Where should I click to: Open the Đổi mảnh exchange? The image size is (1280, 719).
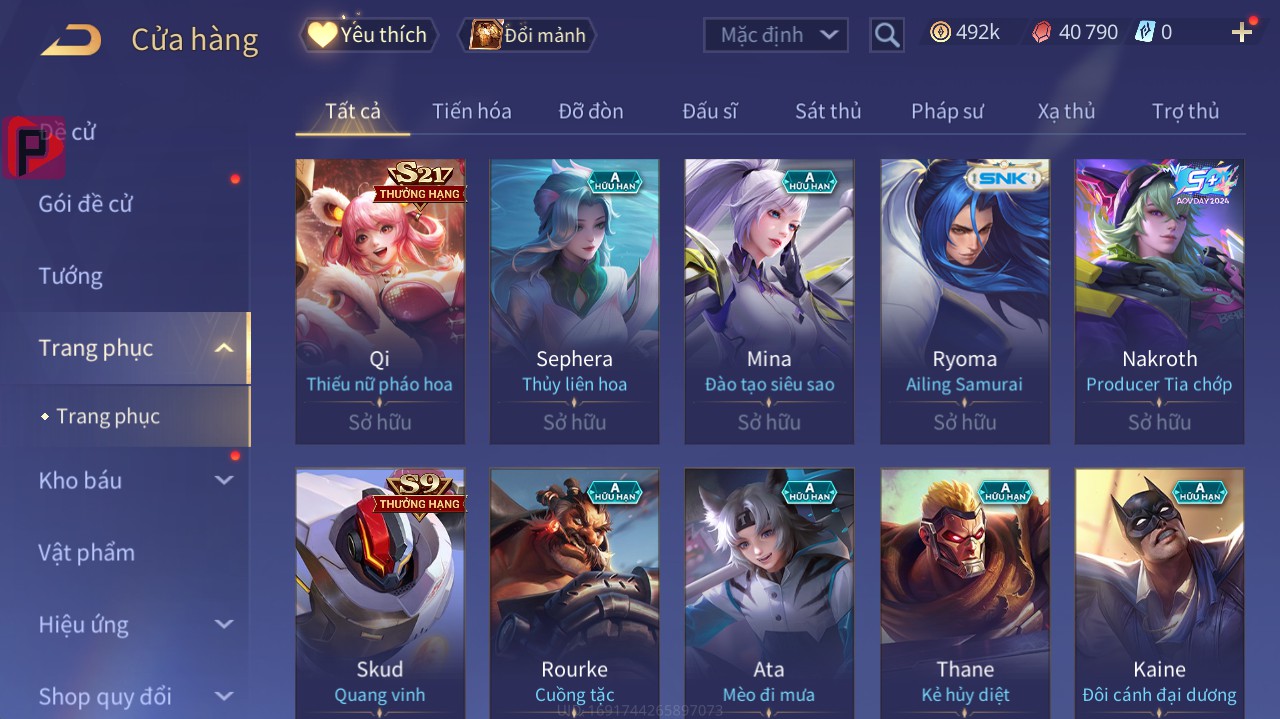(x=527, y=35)
